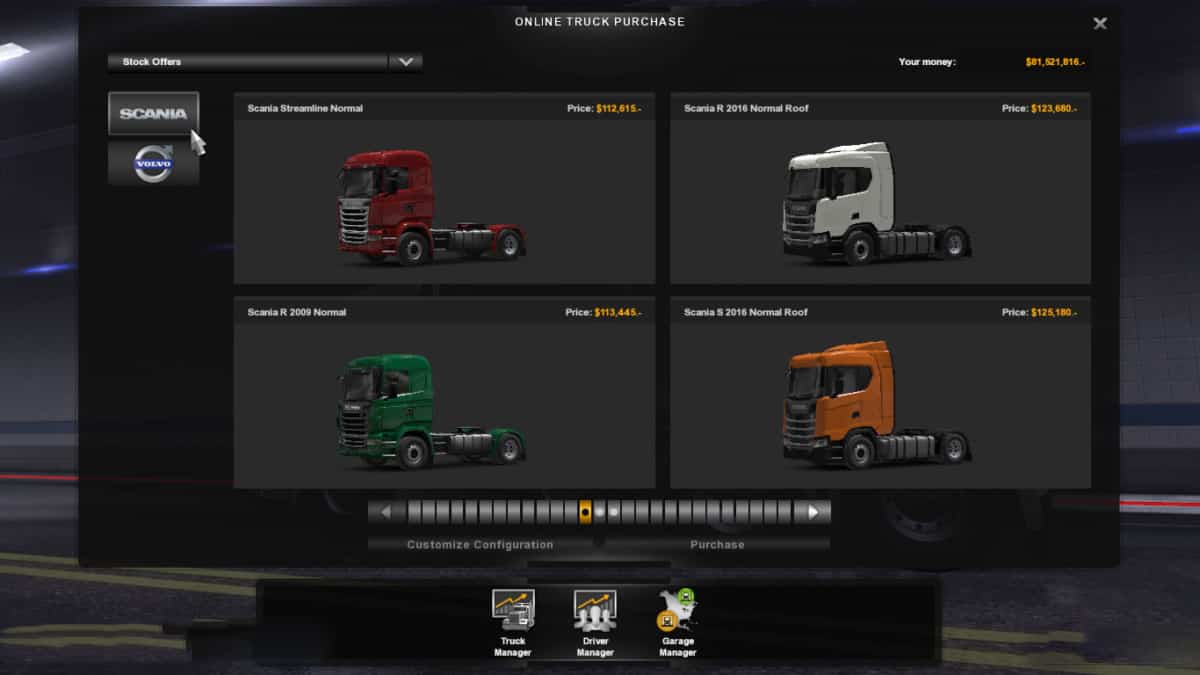Go to the next page of offers

[813, 512]
